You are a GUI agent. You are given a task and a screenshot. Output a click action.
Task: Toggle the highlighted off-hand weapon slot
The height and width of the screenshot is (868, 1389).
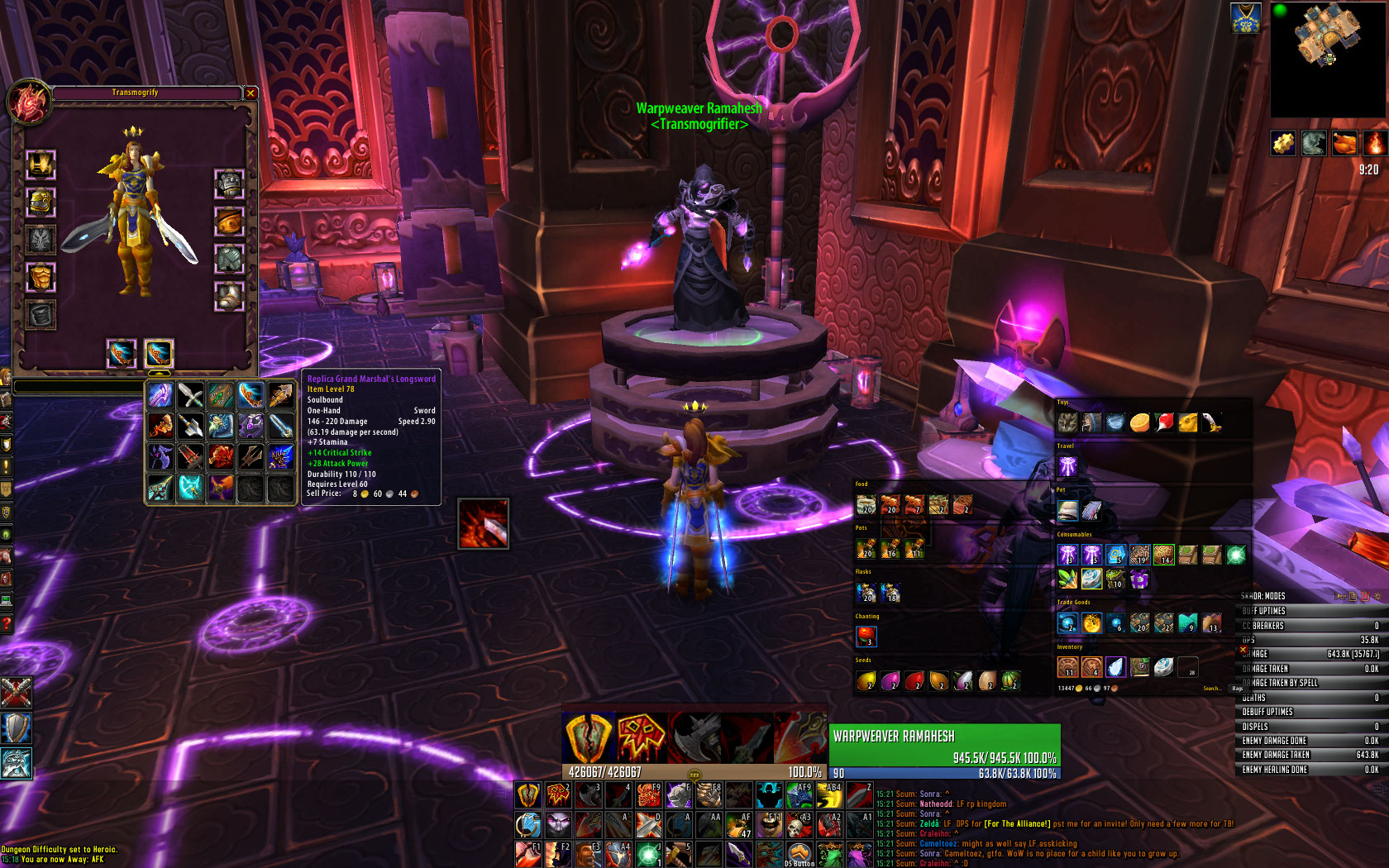click(x=158, y=353)
